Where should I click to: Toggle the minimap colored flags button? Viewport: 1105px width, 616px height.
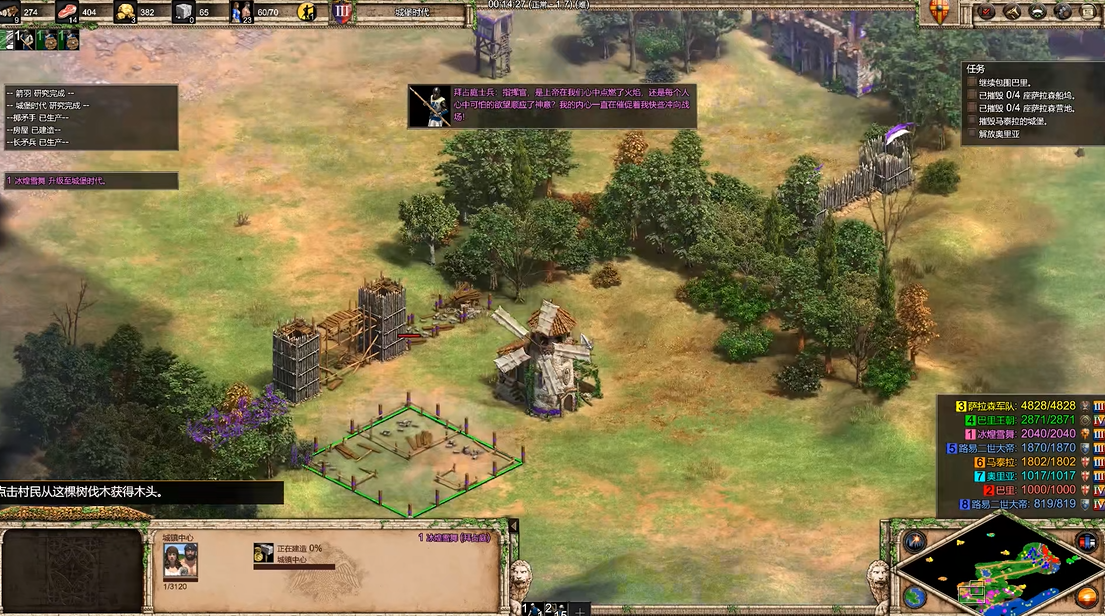tap(1087, 541)
